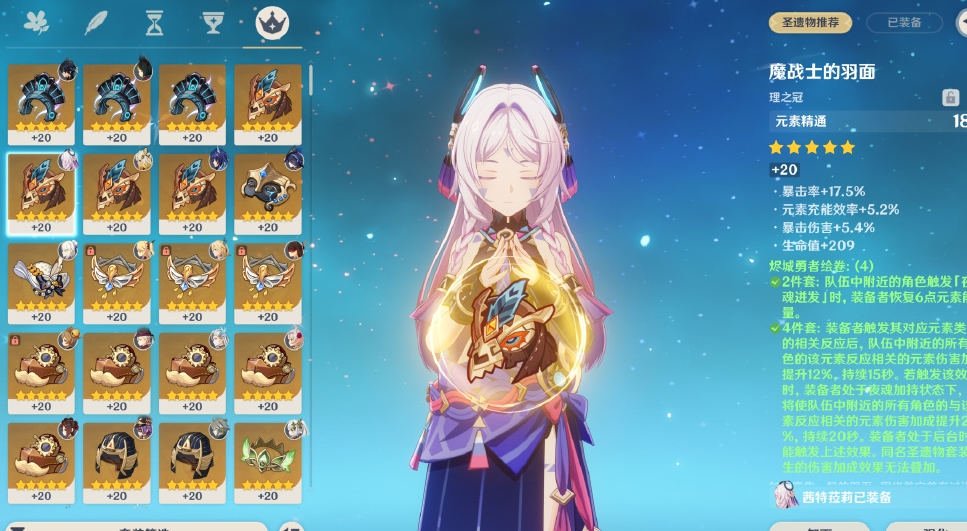Image resolution: width=967 pixels, height=531 pixels.
Task: Choose the 圣遗物推荐 button
Action: click(x=810, y=22)
